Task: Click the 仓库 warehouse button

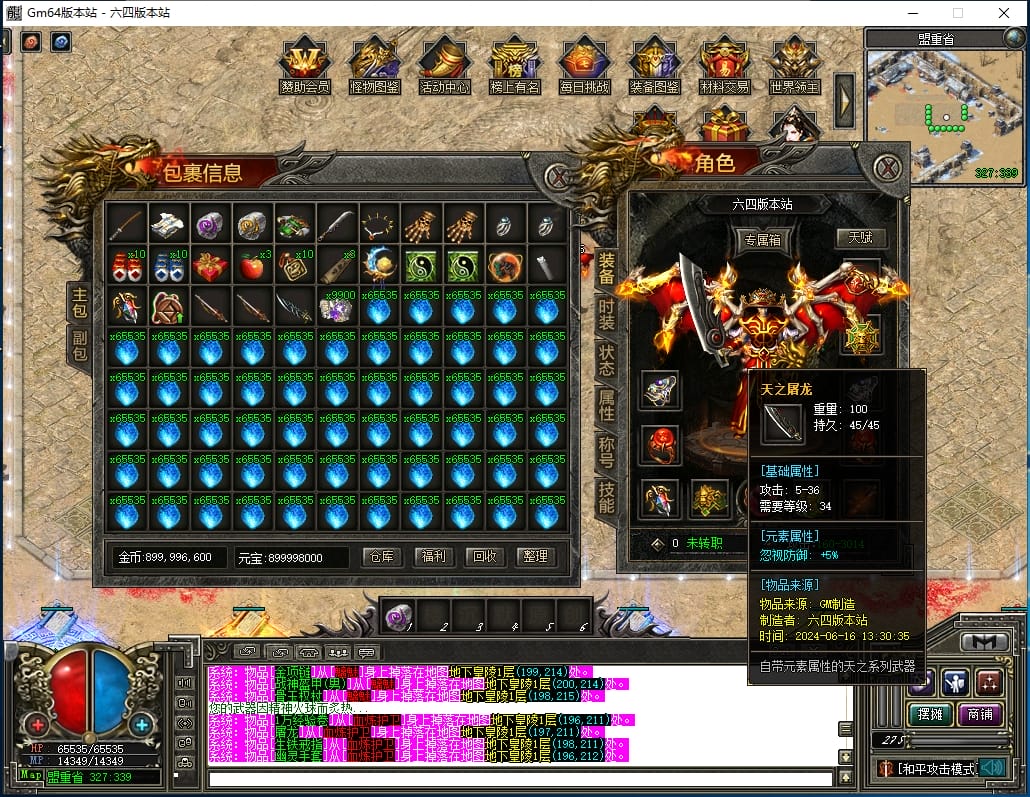Action: pyautogui.click(x=382, y=557)
